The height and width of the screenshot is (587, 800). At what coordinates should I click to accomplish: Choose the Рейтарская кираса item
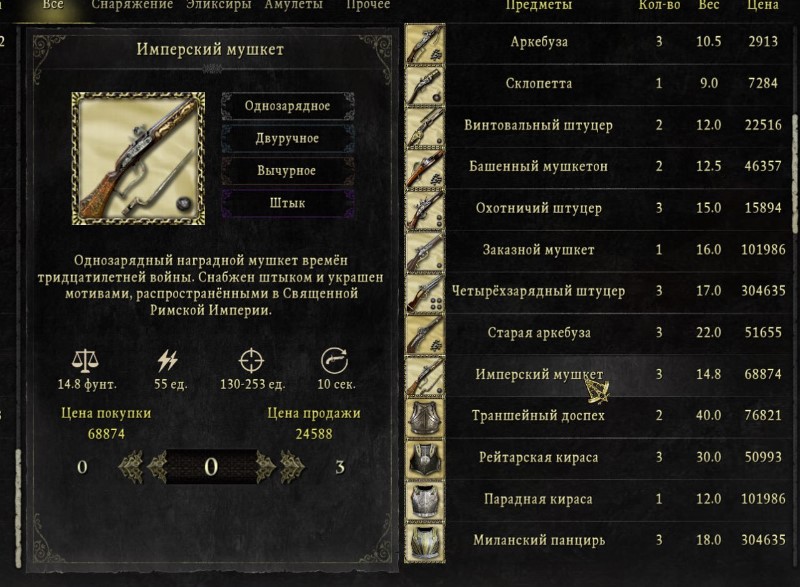tap(539, 458)
